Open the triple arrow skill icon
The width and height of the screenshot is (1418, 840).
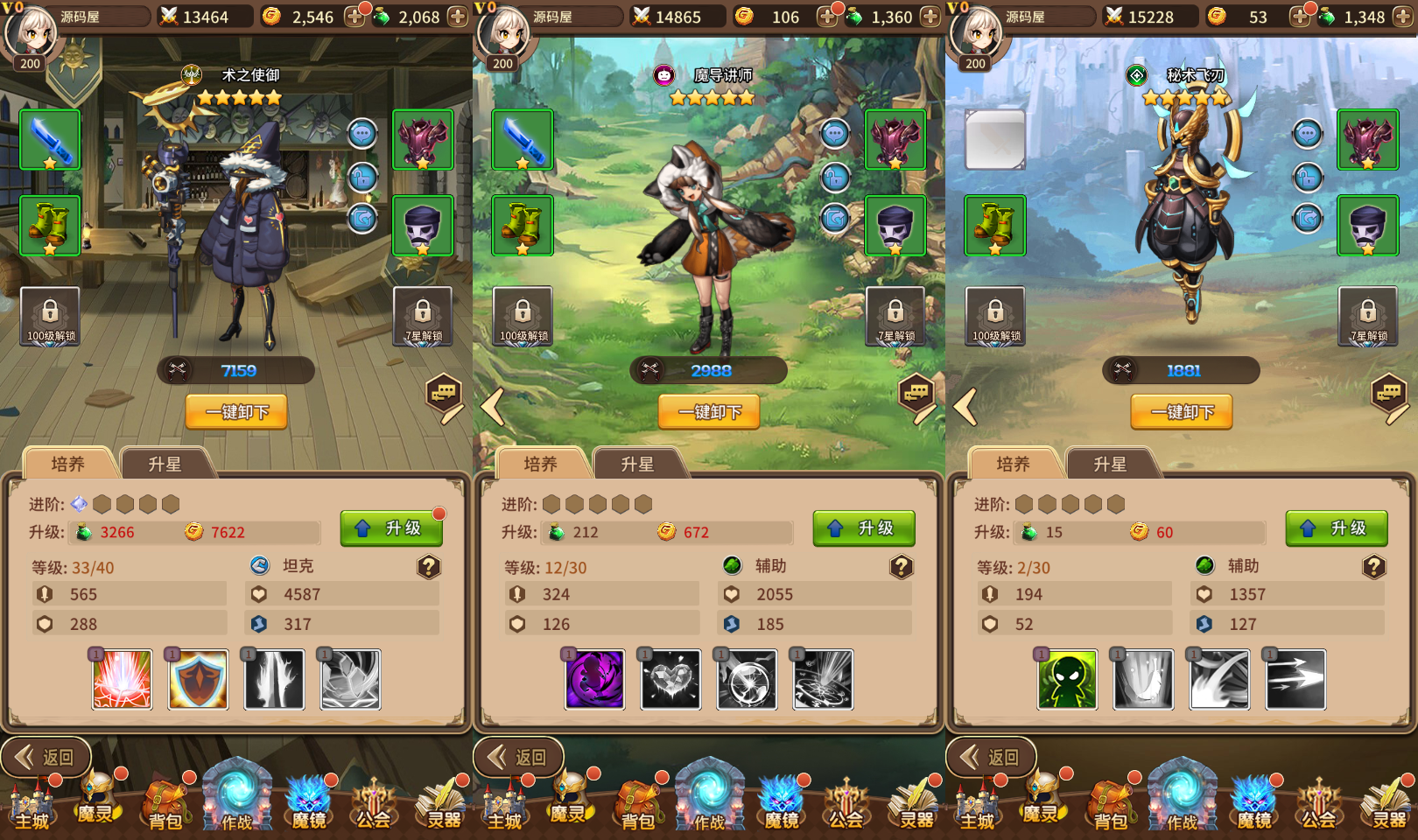(x=1295, y=679)
